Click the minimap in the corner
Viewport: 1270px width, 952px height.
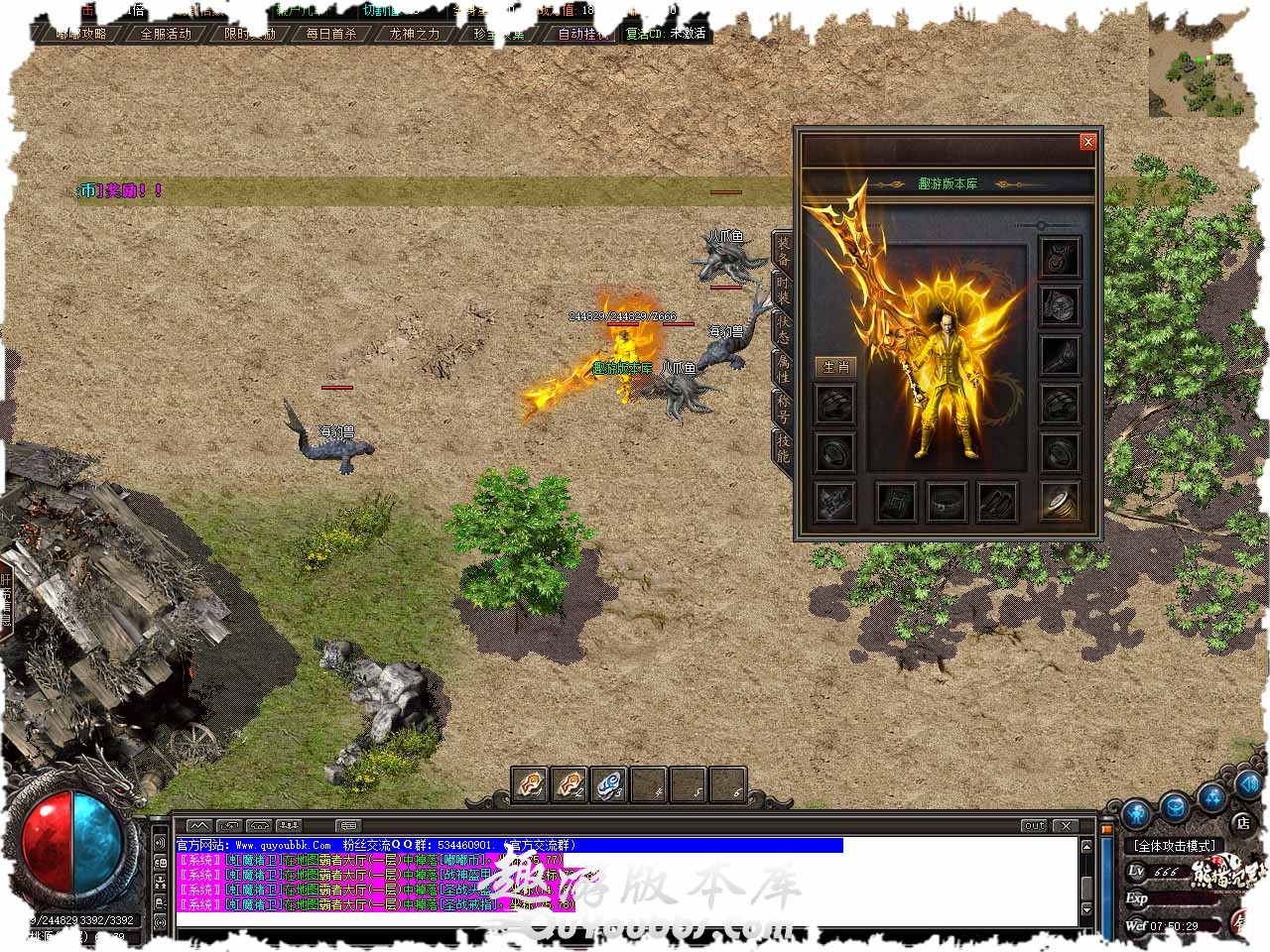[x=1199, y=67]
